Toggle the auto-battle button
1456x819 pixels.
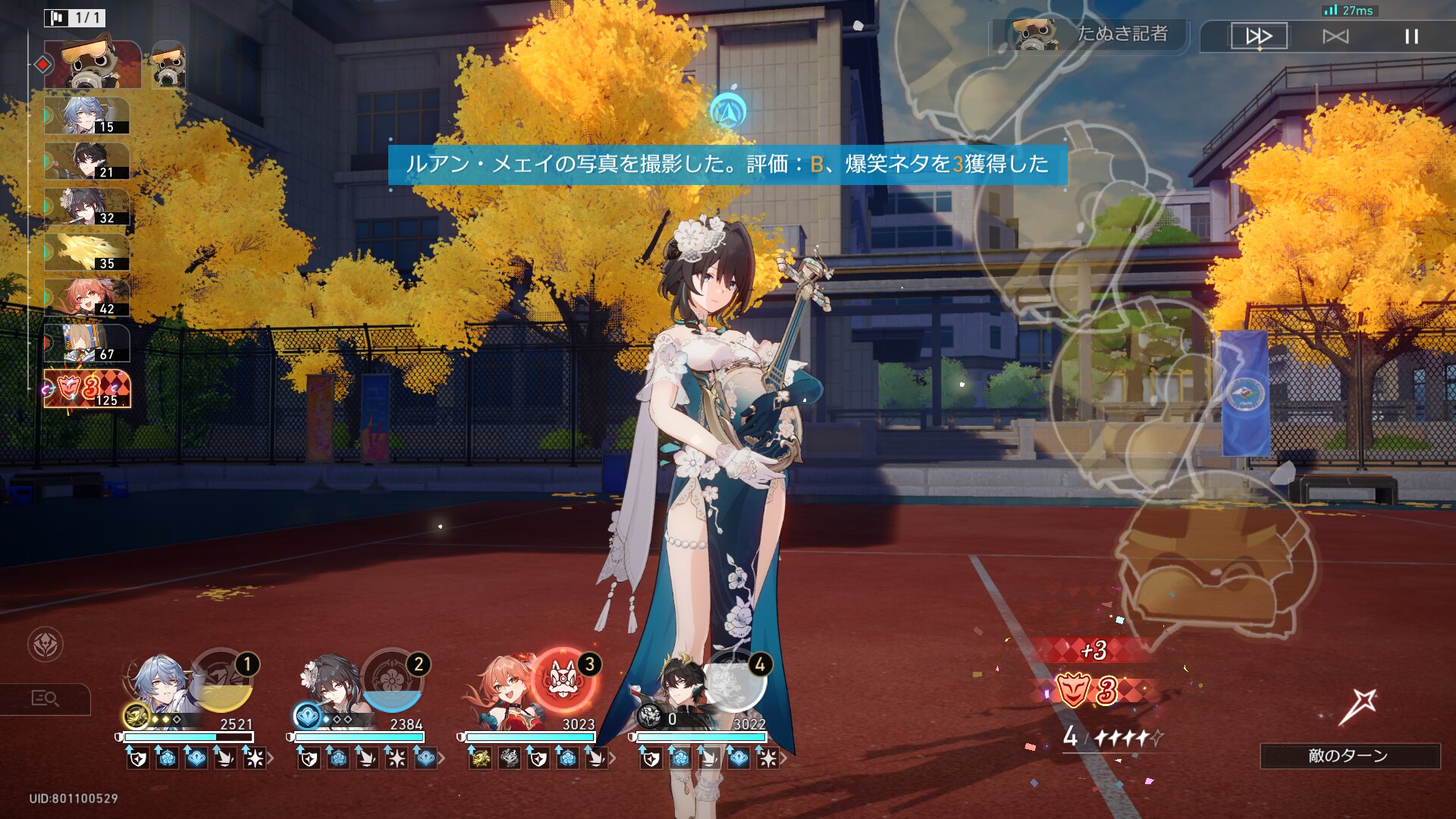tap(1335, 36)
